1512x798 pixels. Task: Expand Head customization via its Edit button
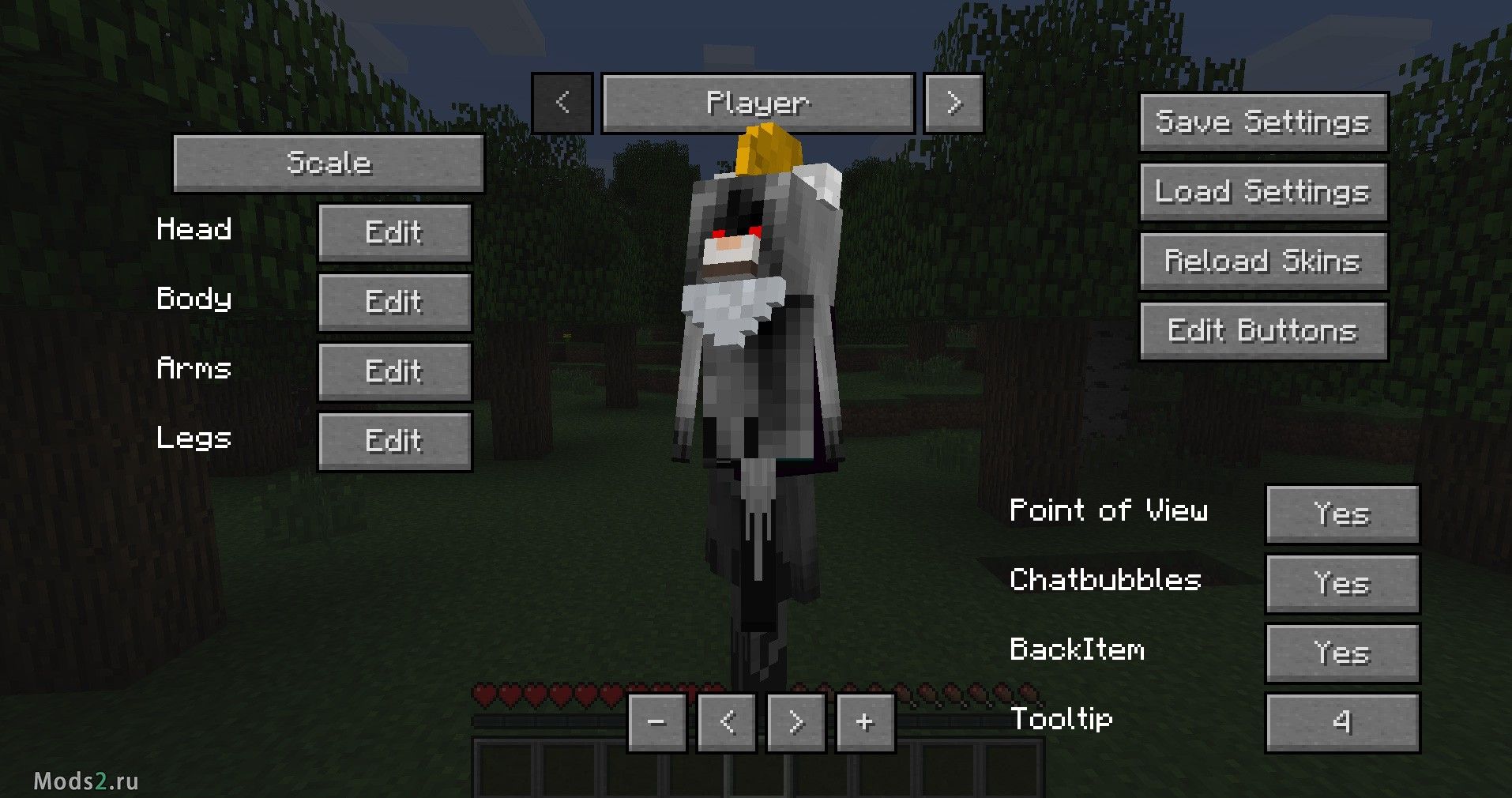[393, 231]
